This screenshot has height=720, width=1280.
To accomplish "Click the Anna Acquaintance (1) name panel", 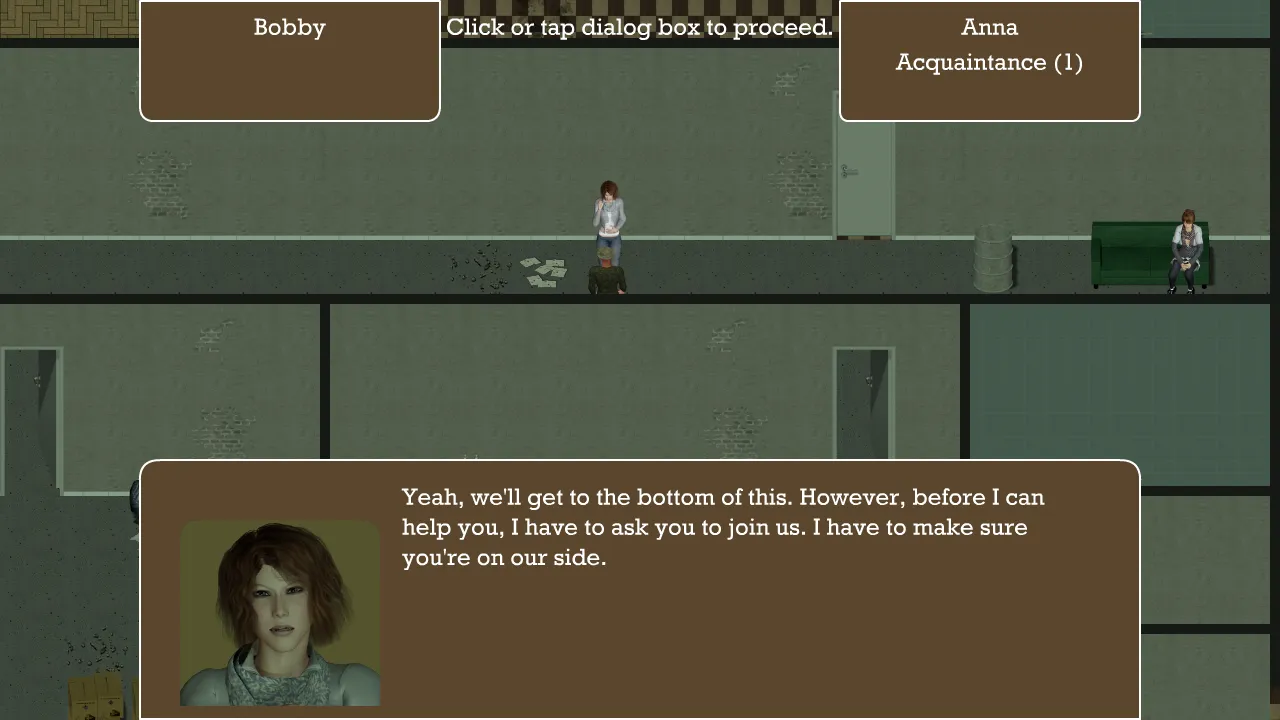I will (989, 60).
